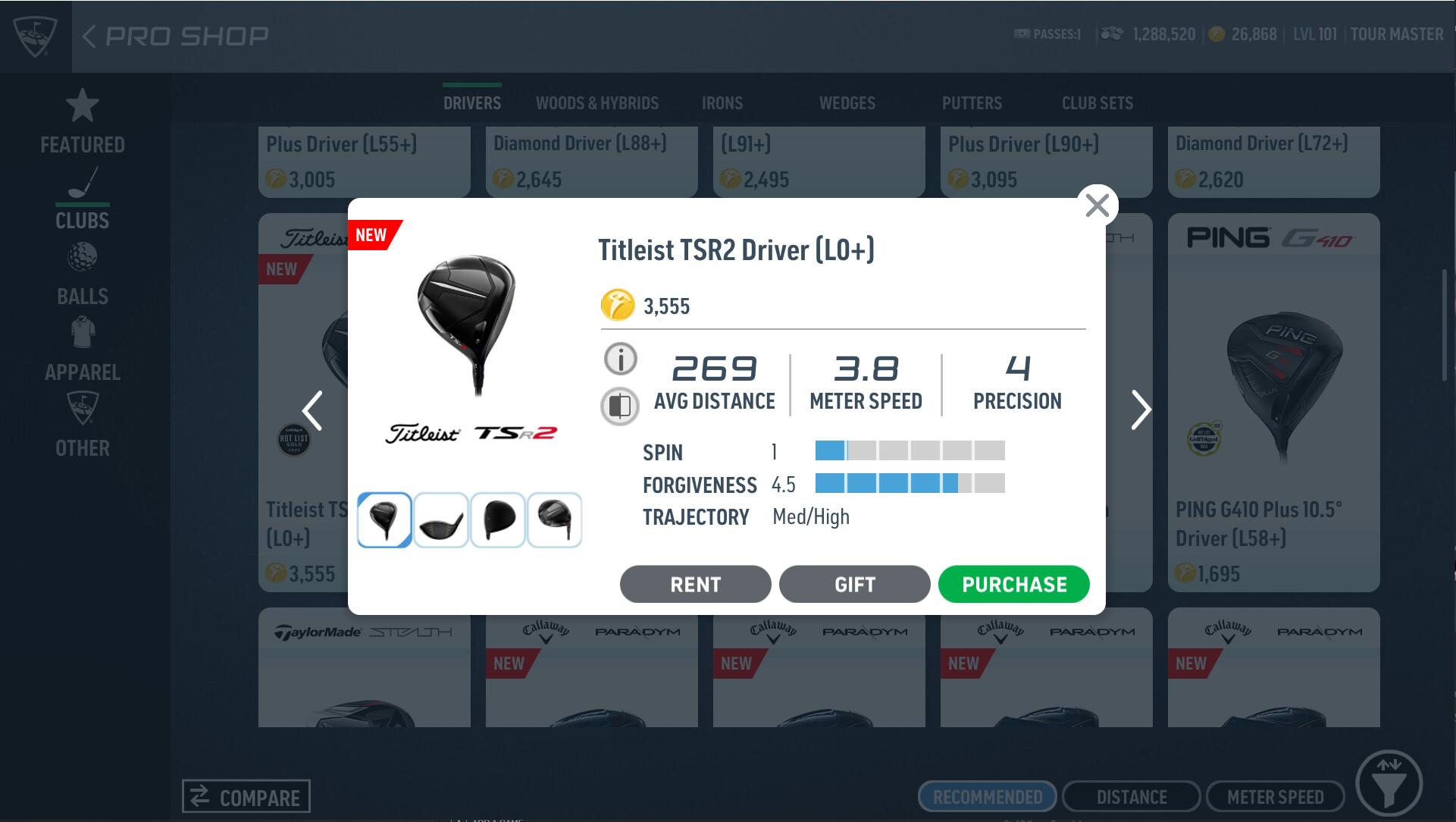The height and width of the screenshot is (822, 1456).
Task: Go back using the Pro Shop chevron
Action: point(90,35)
